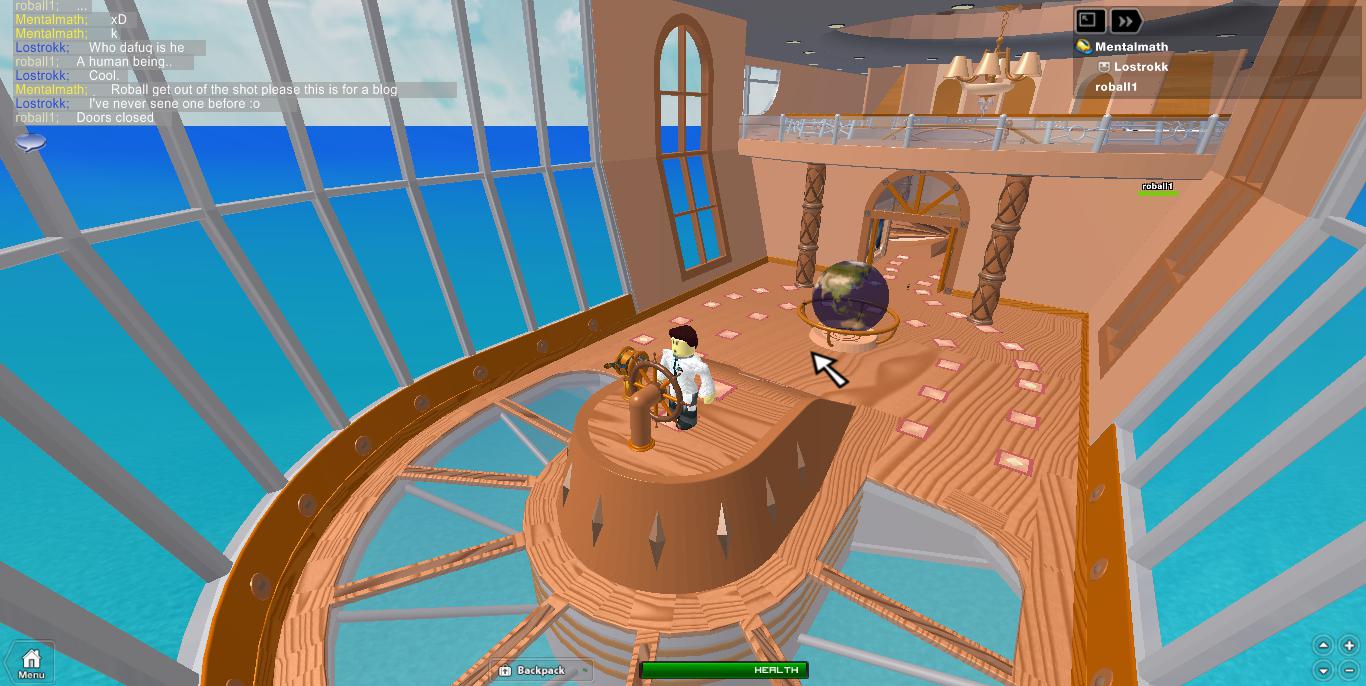Open the Menu with the house icon
Image resolution: width=1366 pixels, height=686 pixels.
31,662
